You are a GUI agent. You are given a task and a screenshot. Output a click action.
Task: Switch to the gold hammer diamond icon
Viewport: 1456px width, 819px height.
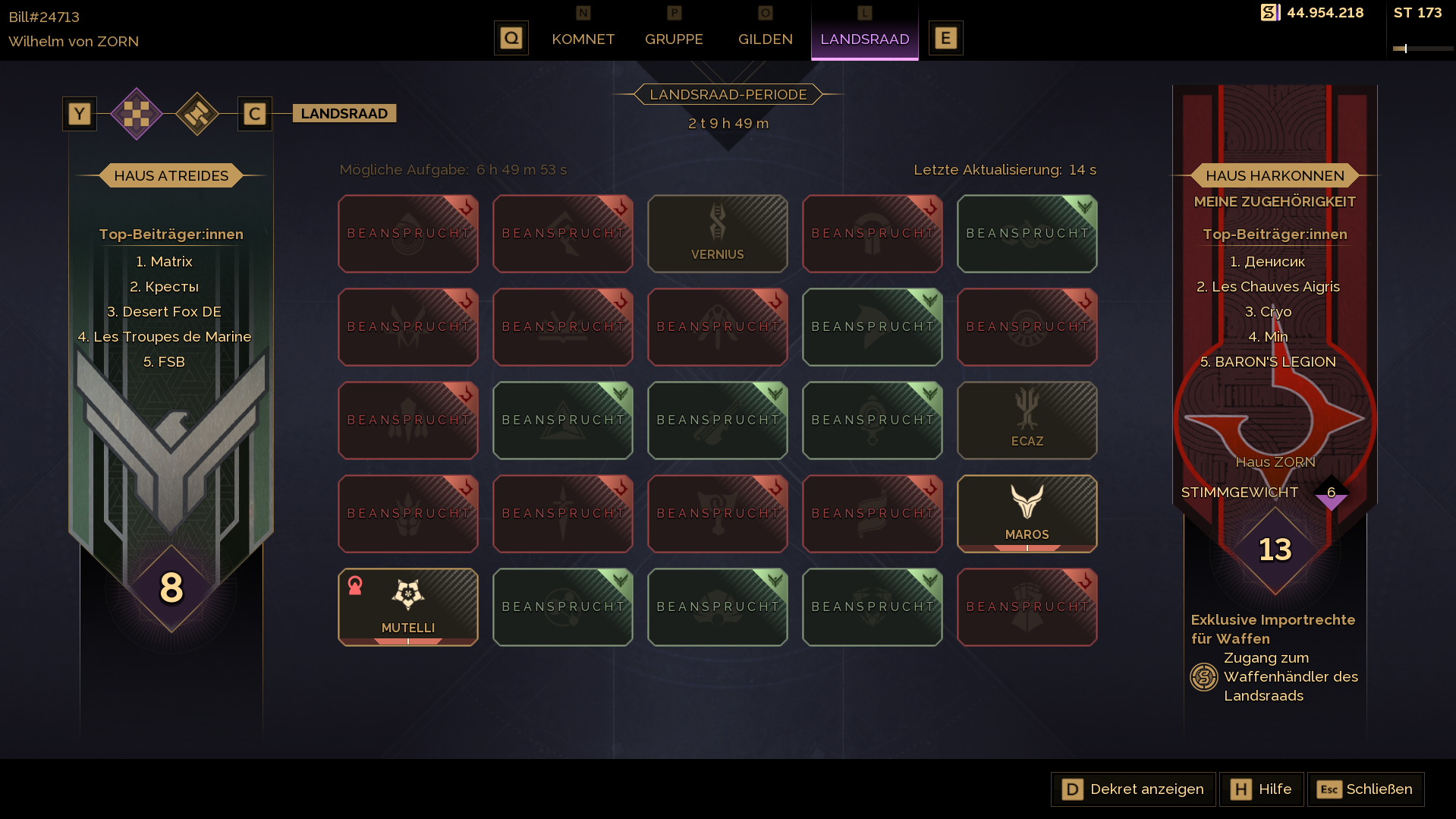tap(197, 114)
